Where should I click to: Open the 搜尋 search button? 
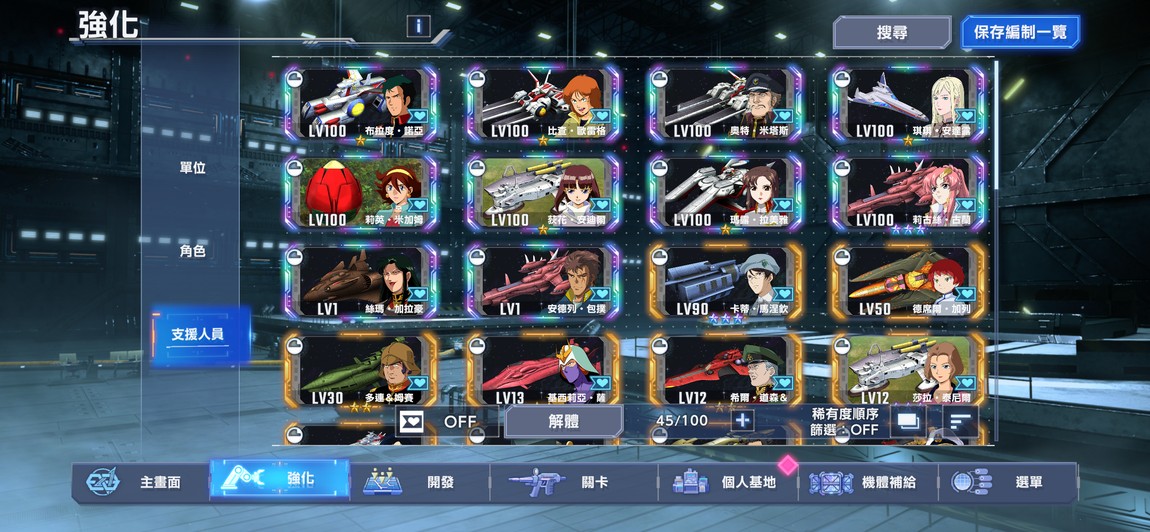(x=891, y=32)
